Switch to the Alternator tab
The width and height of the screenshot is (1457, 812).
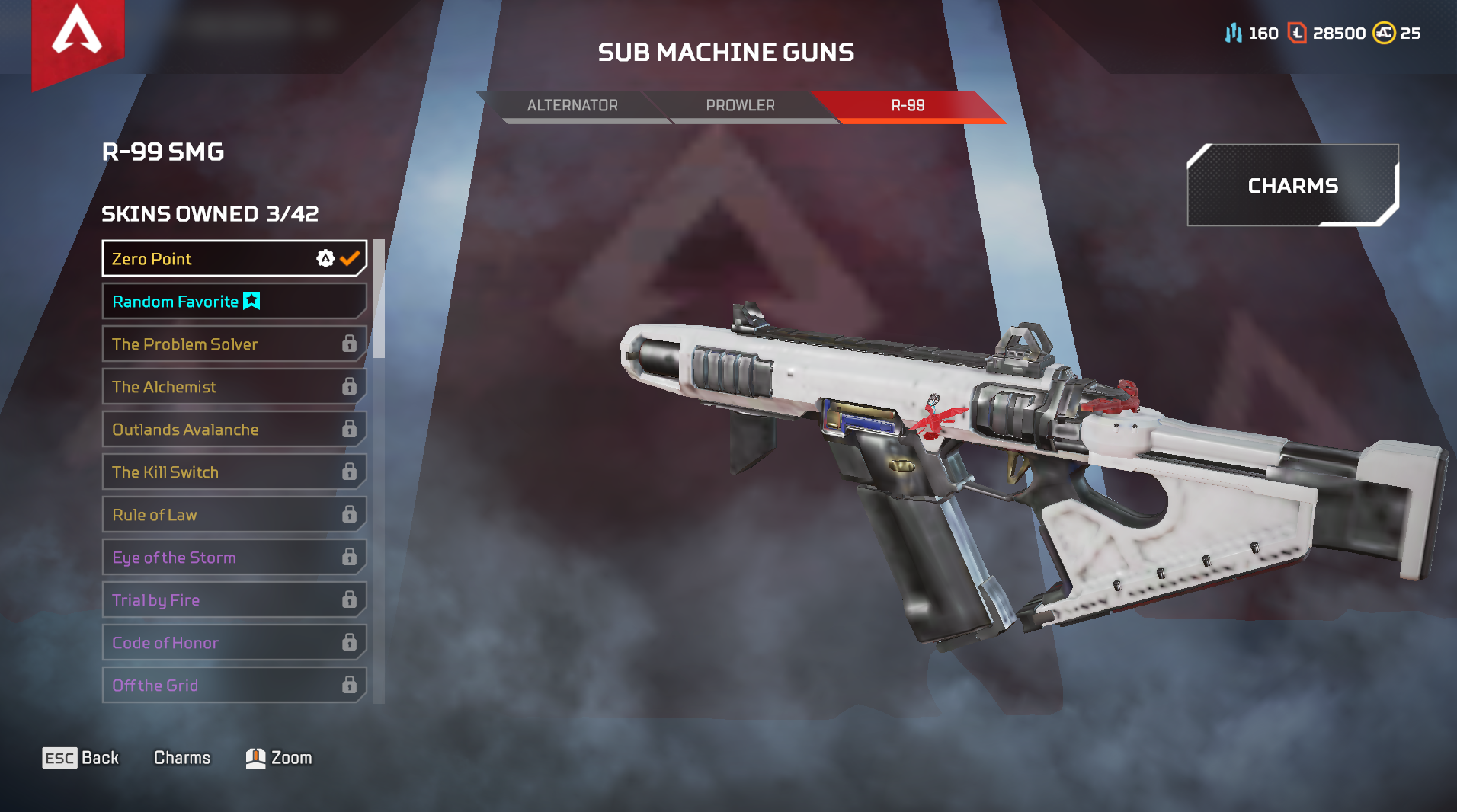pos(572,105)
